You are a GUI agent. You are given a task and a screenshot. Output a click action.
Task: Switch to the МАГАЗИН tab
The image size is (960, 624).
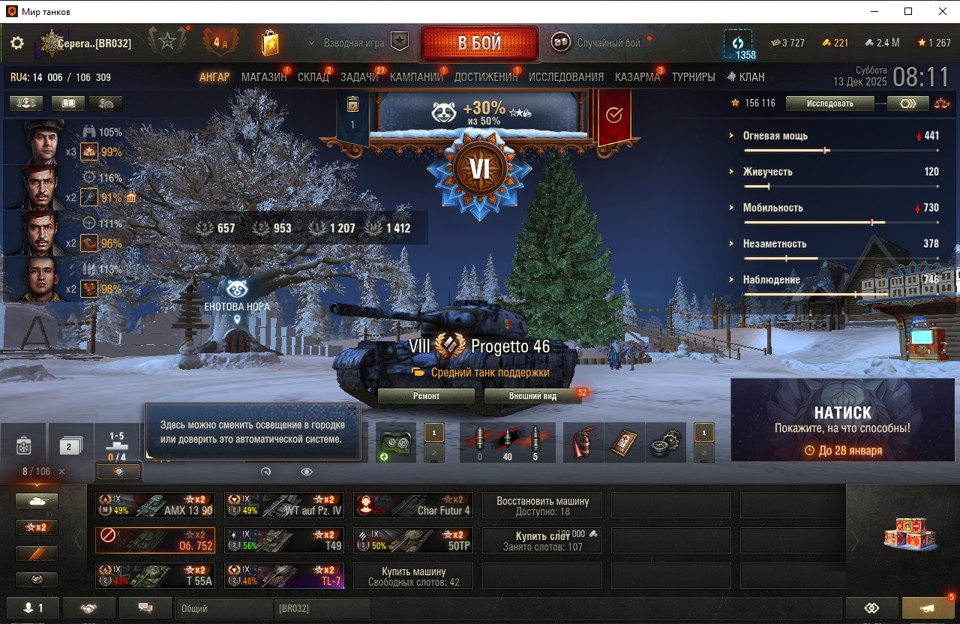tap(263, 77)
